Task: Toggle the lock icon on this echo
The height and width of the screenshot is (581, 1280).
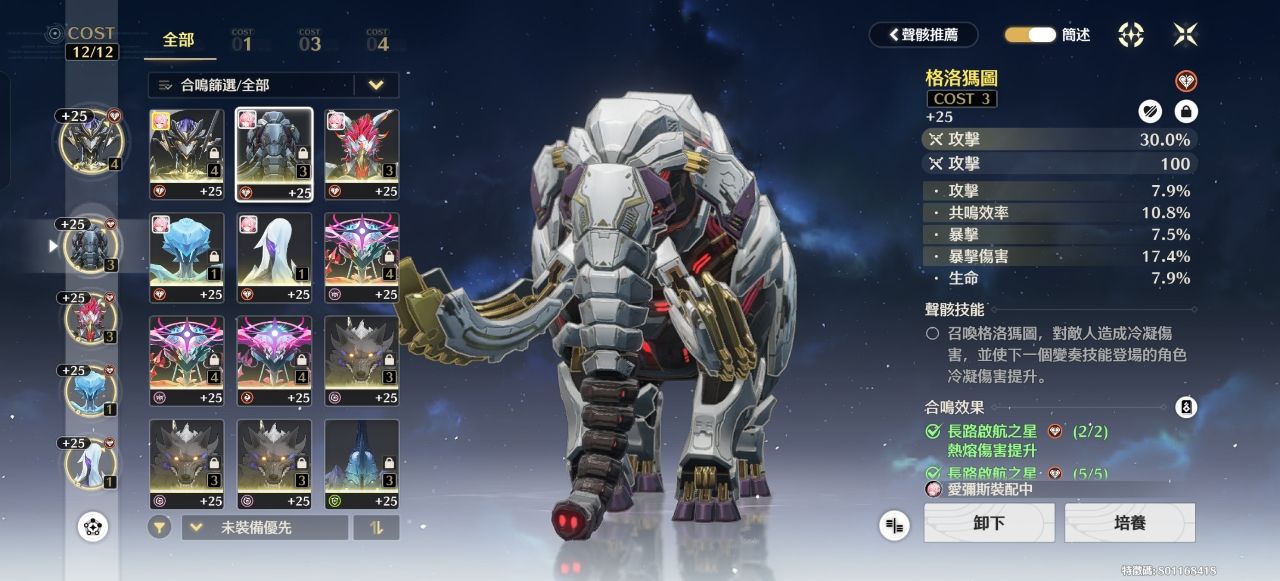Action: coord(1185,111)
